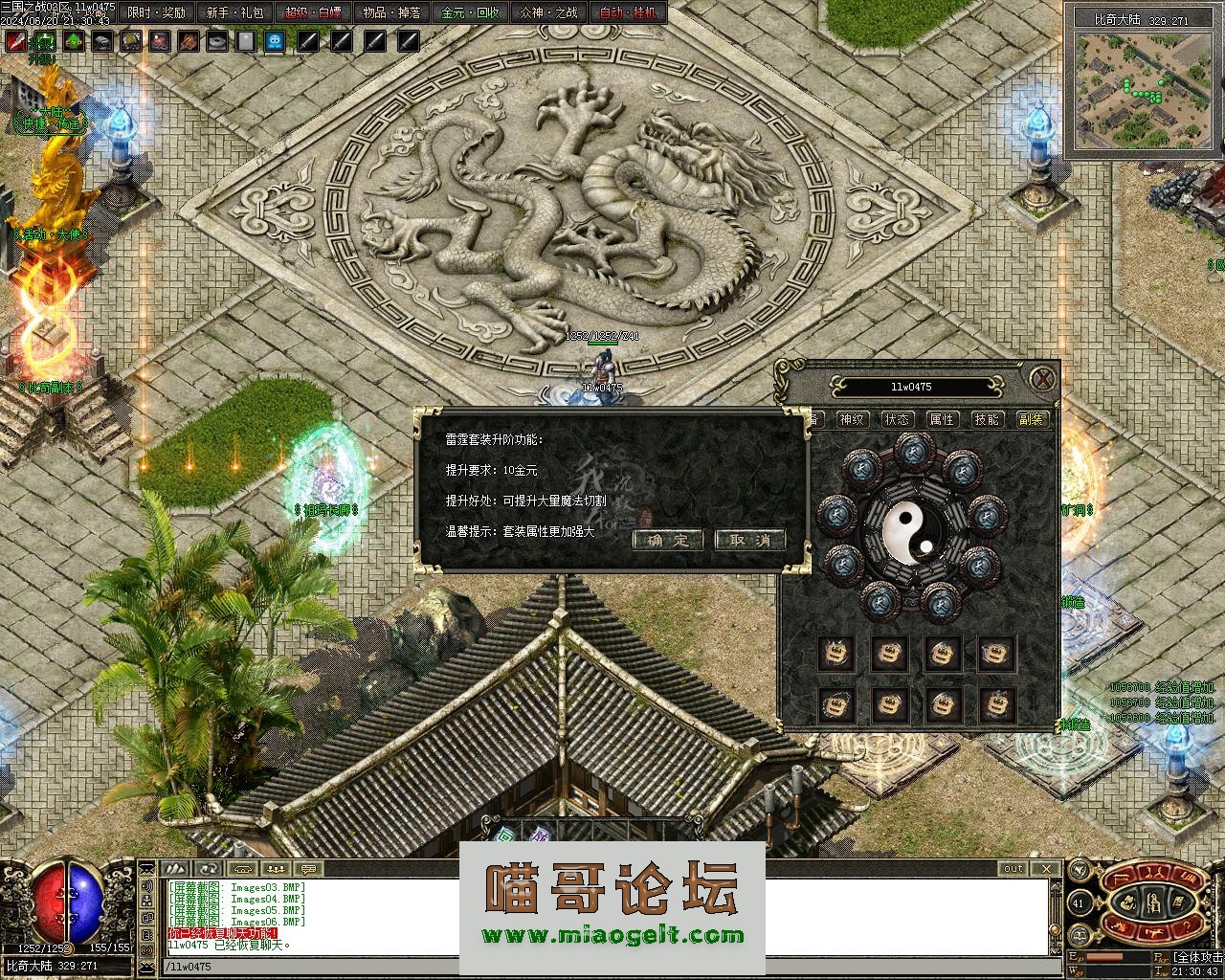
Task: Click the minimap of 比奇大陆
Action: [1142, 90]
